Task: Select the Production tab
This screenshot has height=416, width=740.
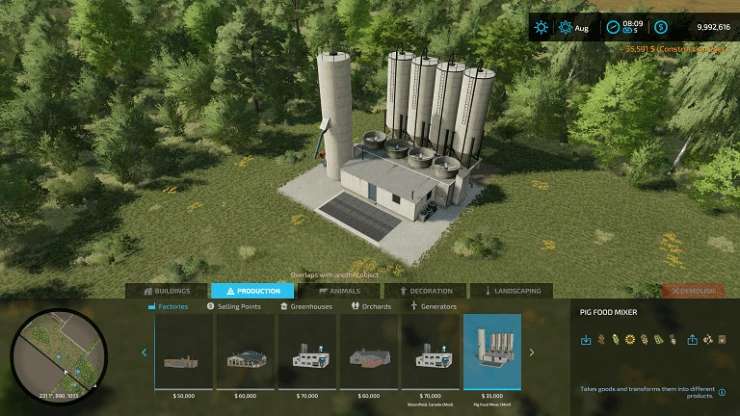Action: [252, 291]
